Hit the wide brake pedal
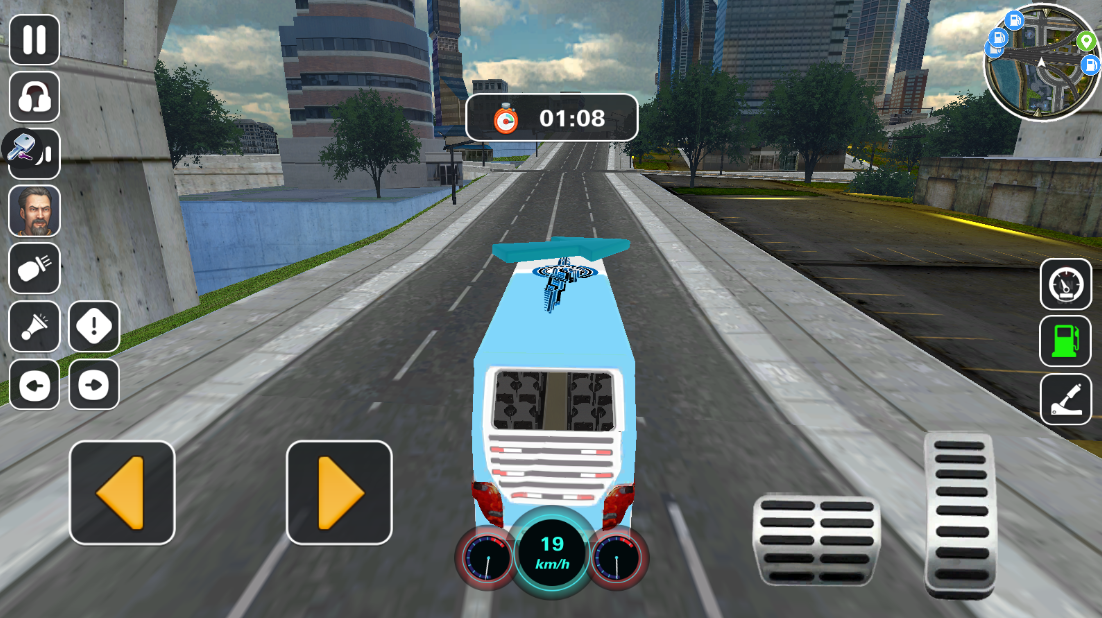1102x618 pixels. 816,539
